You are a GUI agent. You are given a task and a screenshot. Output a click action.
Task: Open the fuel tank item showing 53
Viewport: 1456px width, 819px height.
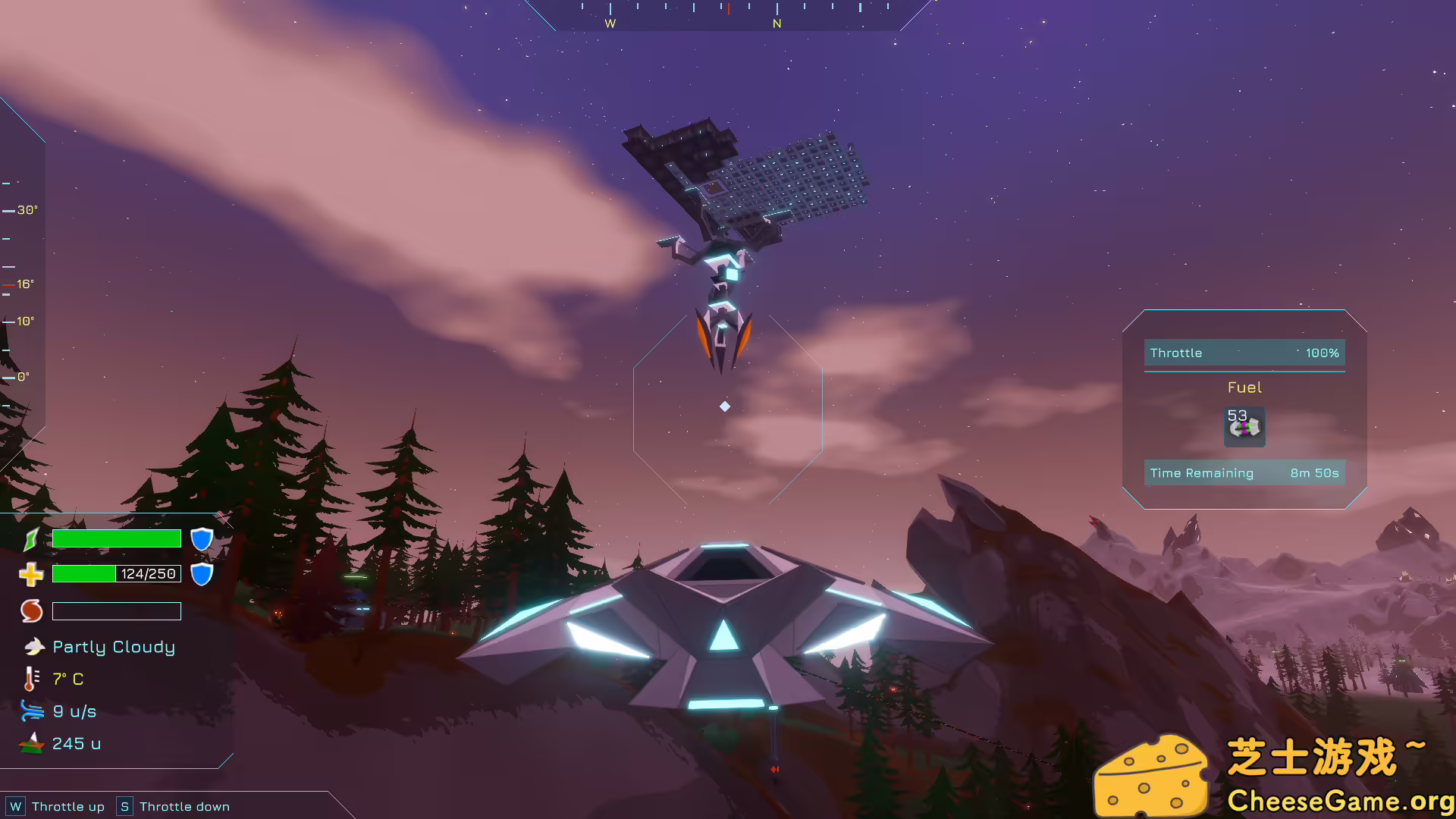[x=1244, y=427]
